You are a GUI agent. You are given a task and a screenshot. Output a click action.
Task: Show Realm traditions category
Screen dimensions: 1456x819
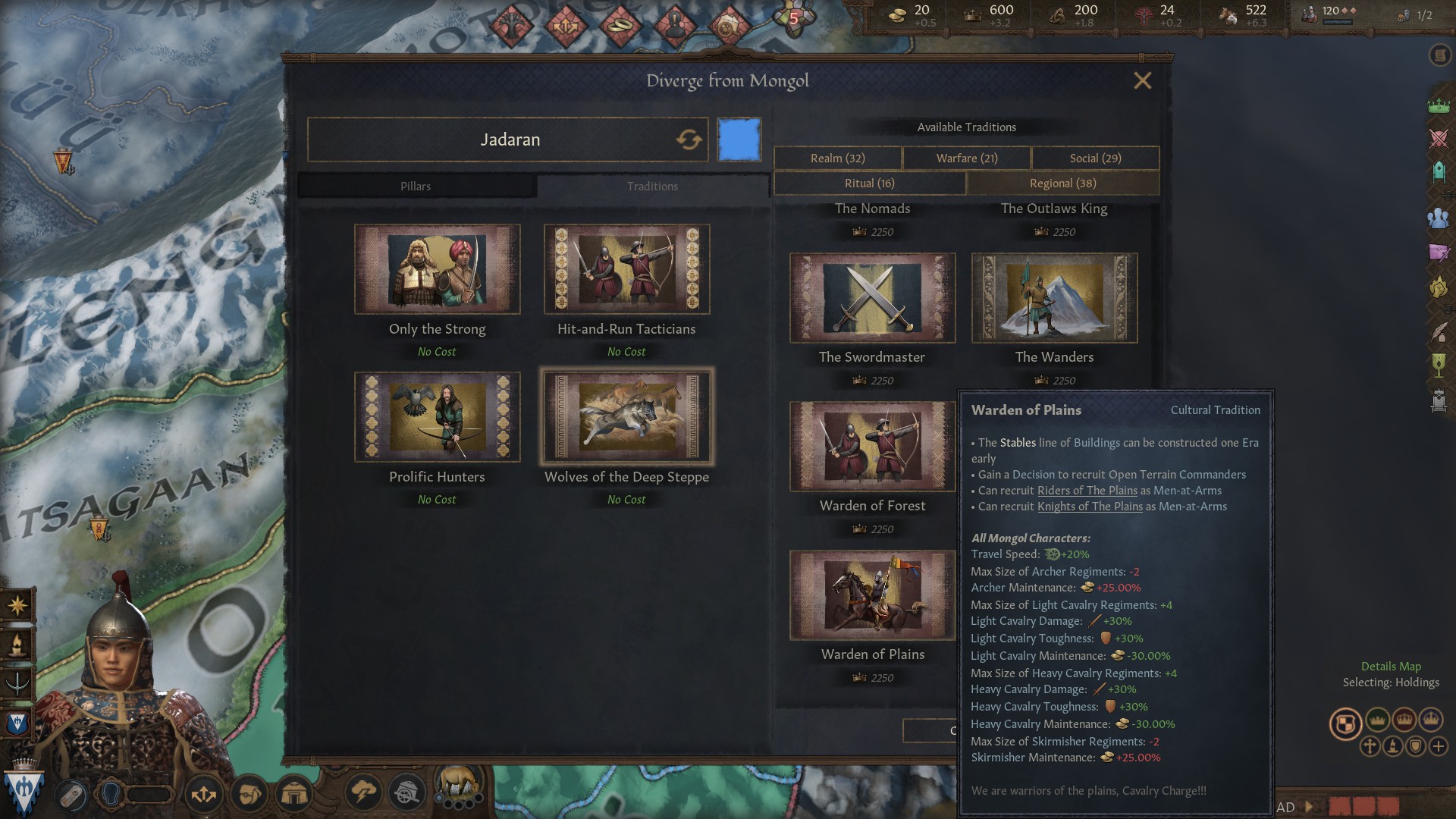[x=837, y=158]
